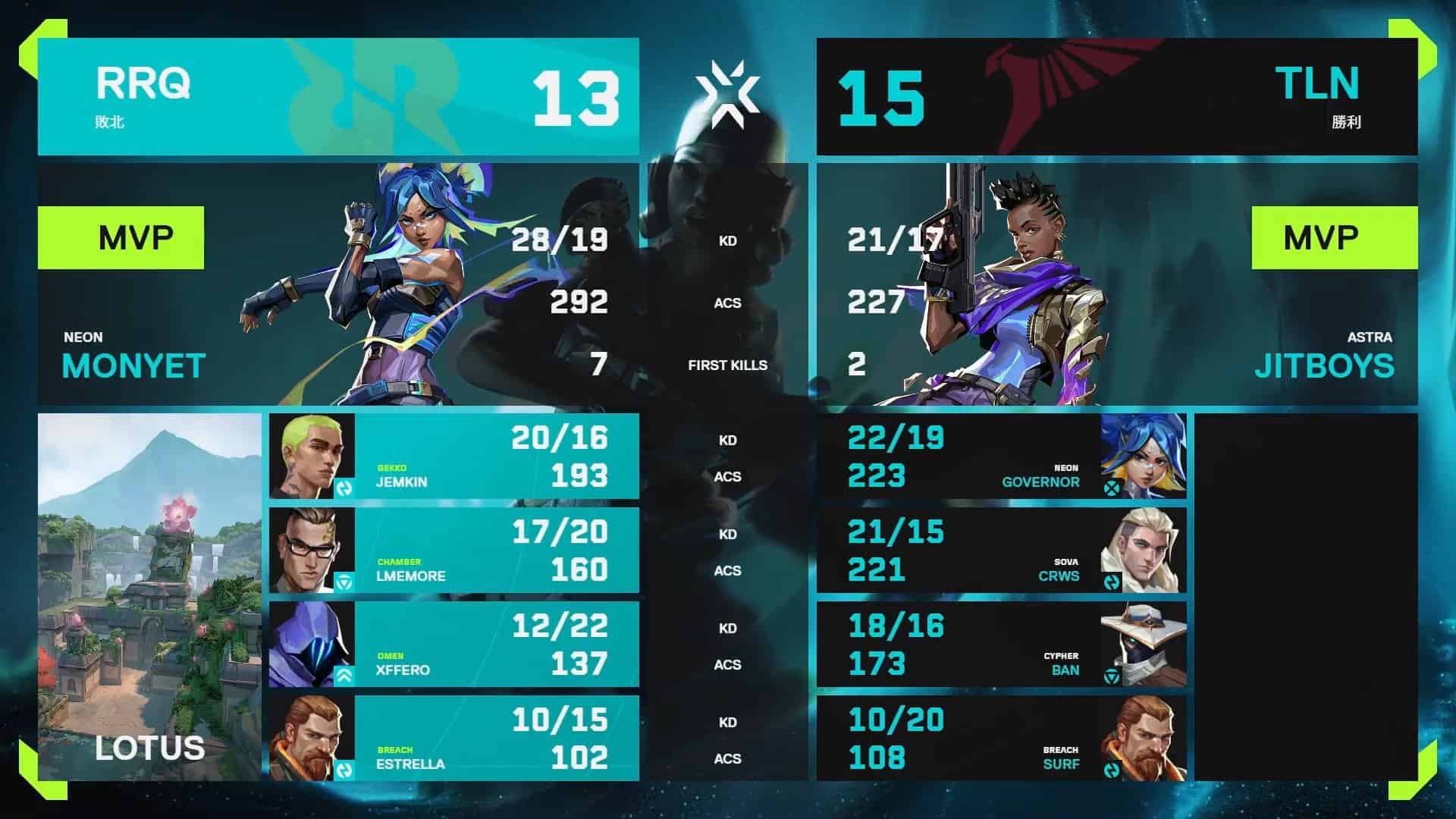Pick ESTRELLA's Breach player row
Viewport: 1456px width, 819px height.
coord(453,739)
